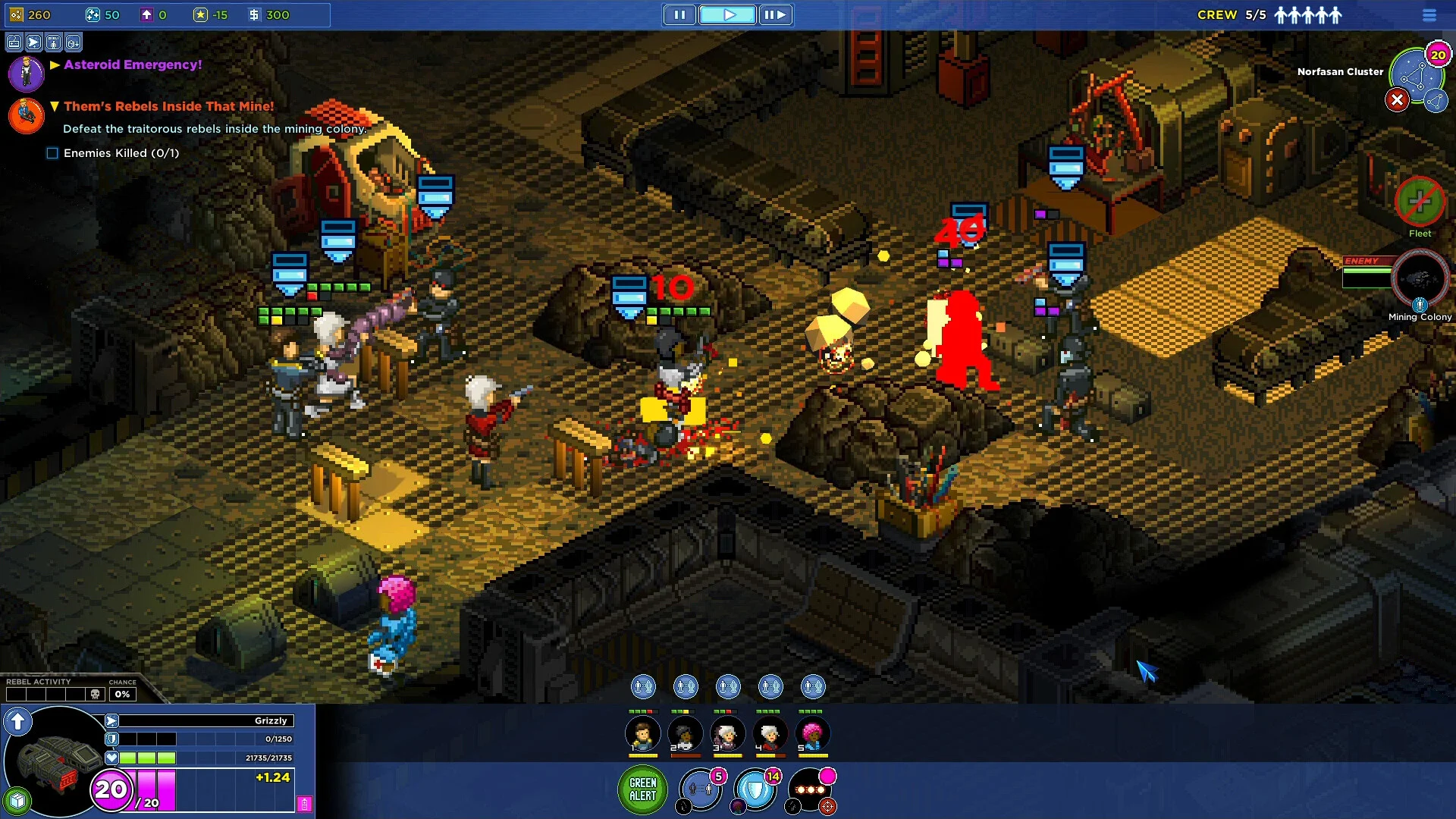1456x819 pixels.
Task: Select the enemy Mining Colony target
Action: point(1420,279)
